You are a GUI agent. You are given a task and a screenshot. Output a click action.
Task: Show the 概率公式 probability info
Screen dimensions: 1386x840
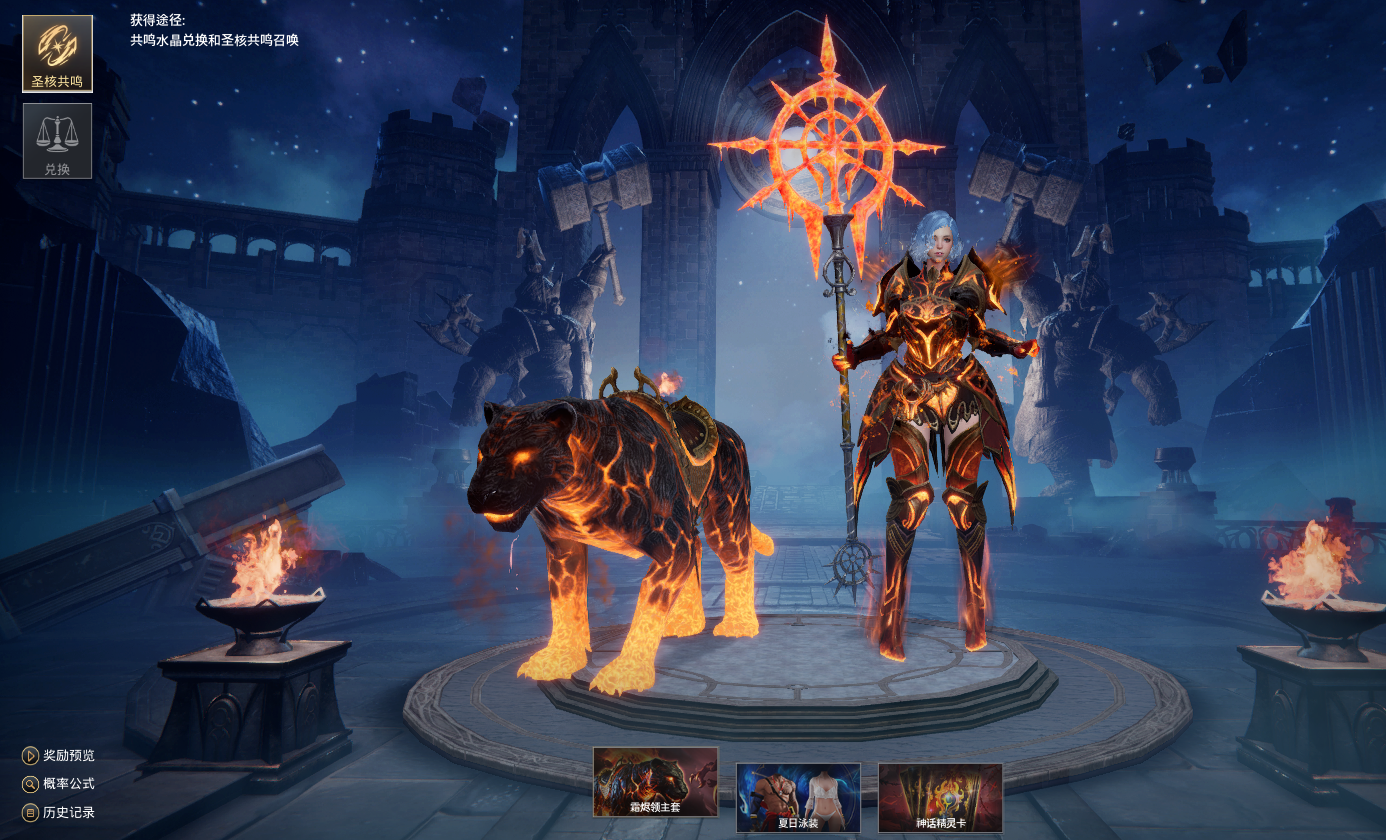tap(59, 784)
